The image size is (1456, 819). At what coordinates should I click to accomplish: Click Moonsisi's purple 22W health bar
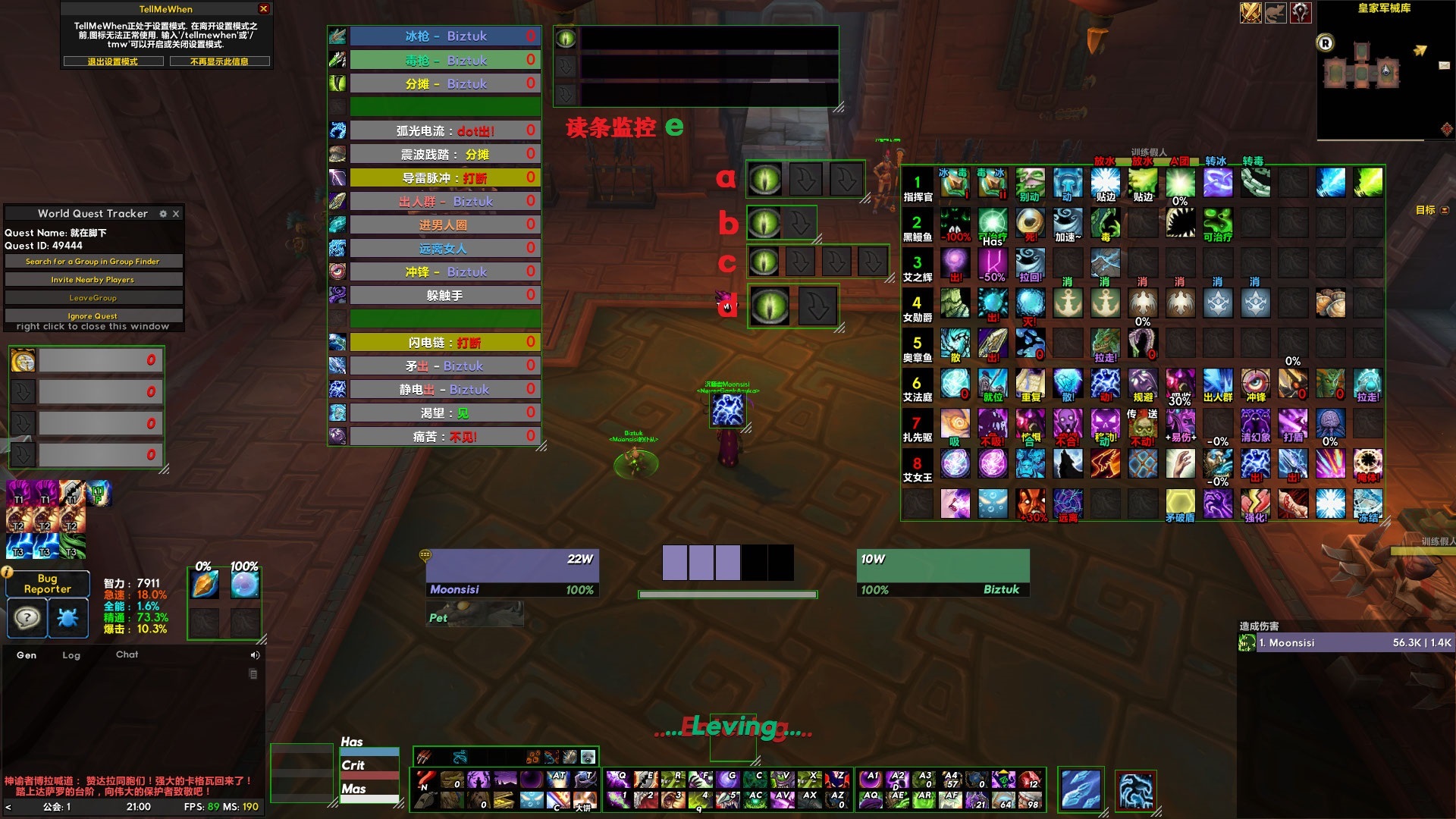pyautogui.click(x=512, y=564)
